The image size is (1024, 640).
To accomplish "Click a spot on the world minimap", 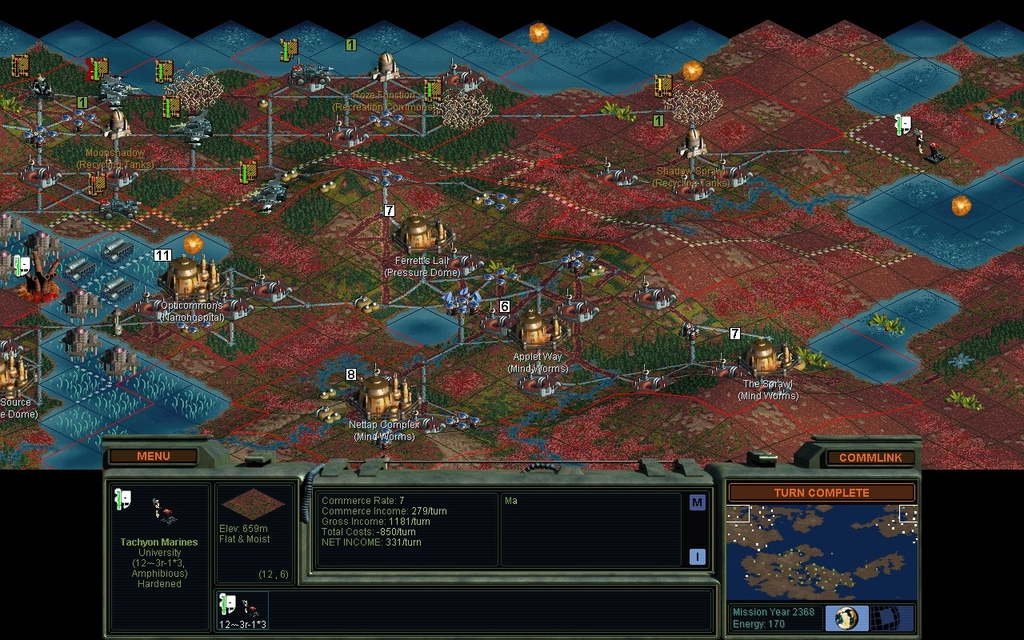I will tap(821, 552).
